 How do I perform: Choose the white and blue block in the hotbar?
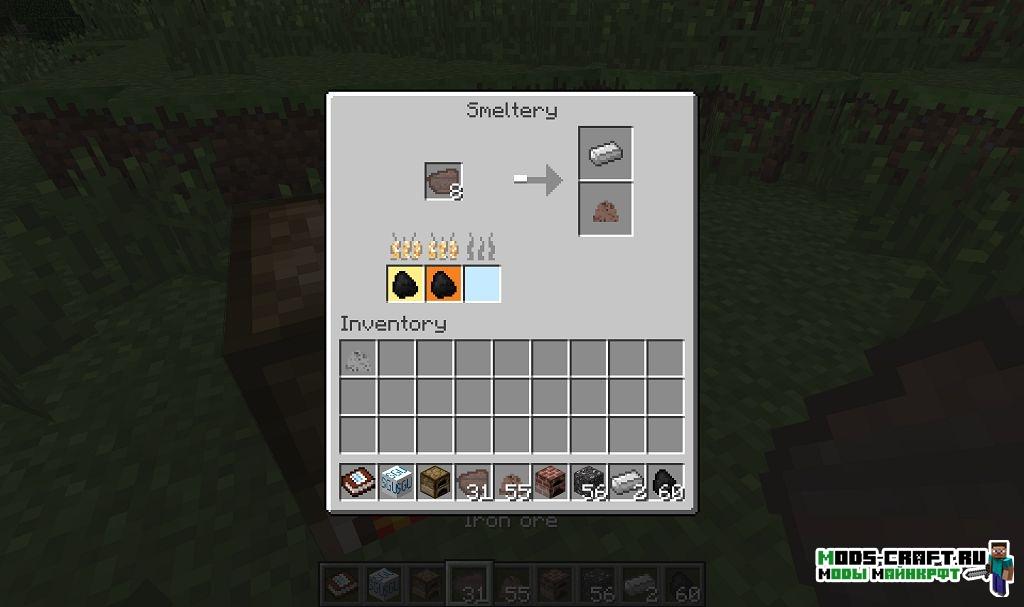396,482
